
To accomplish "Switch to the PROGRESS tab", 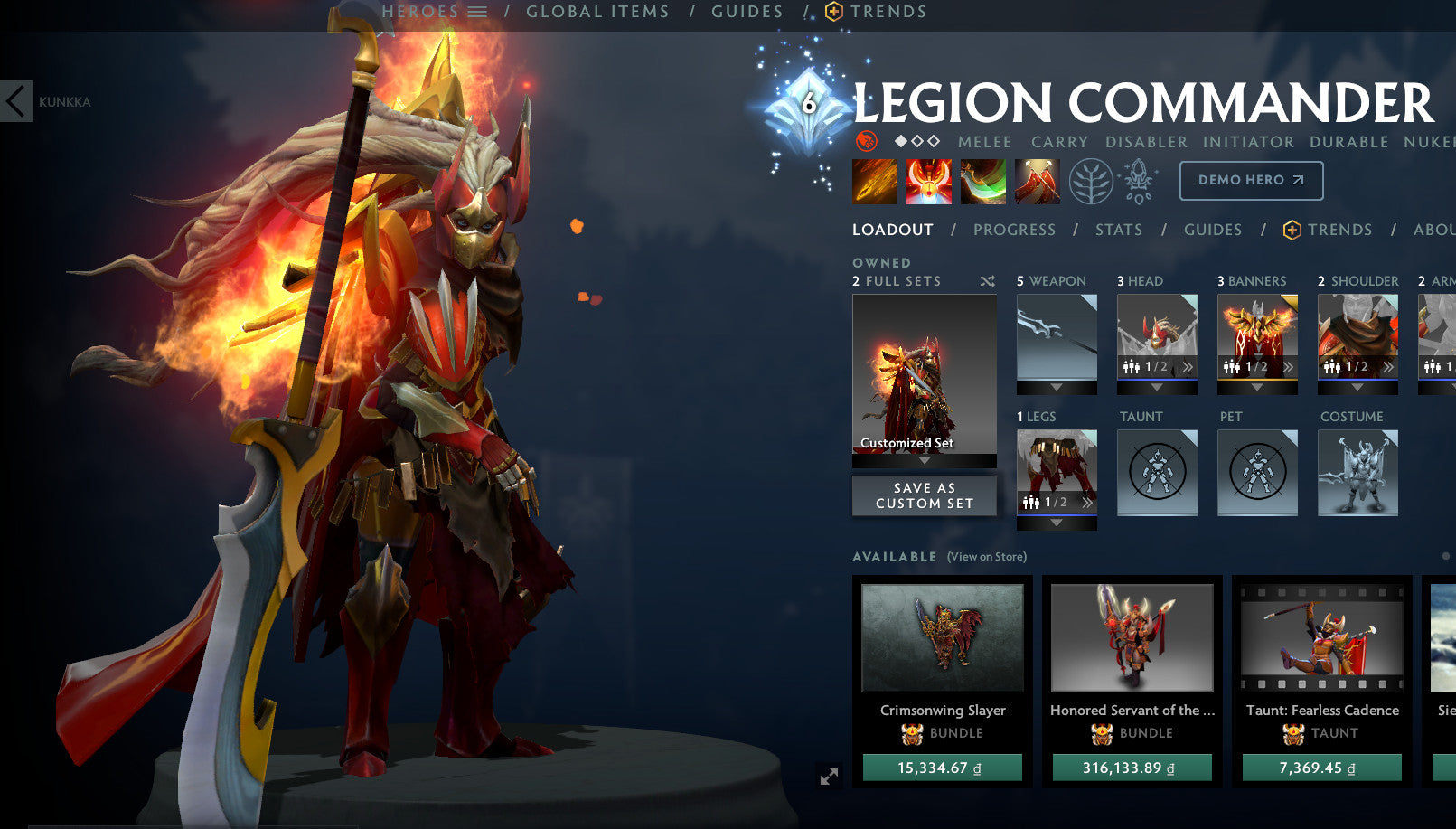I will pos(1014,230).
